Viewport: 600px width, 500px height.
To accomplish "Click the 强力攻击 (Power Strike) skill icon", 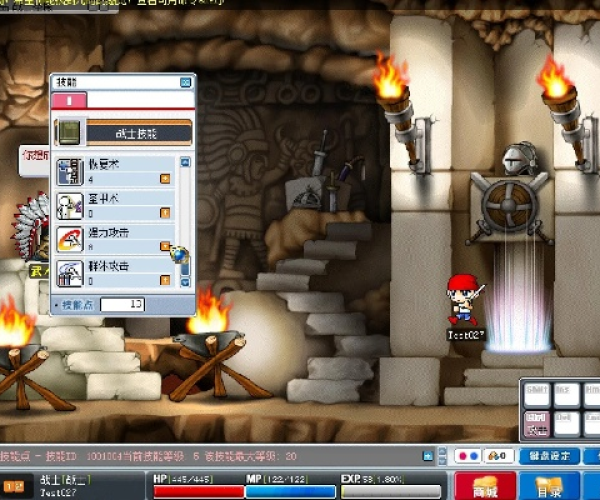I will (x=69, y=239).
